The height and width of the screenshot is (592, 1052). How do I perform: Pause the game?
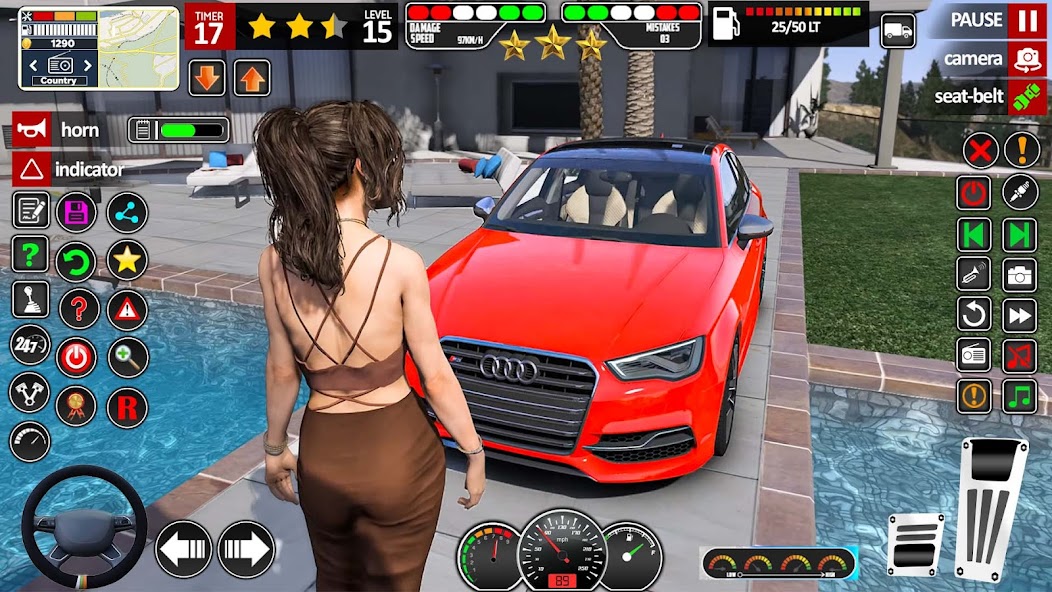pyautogui.click(x=1026, y=20)
